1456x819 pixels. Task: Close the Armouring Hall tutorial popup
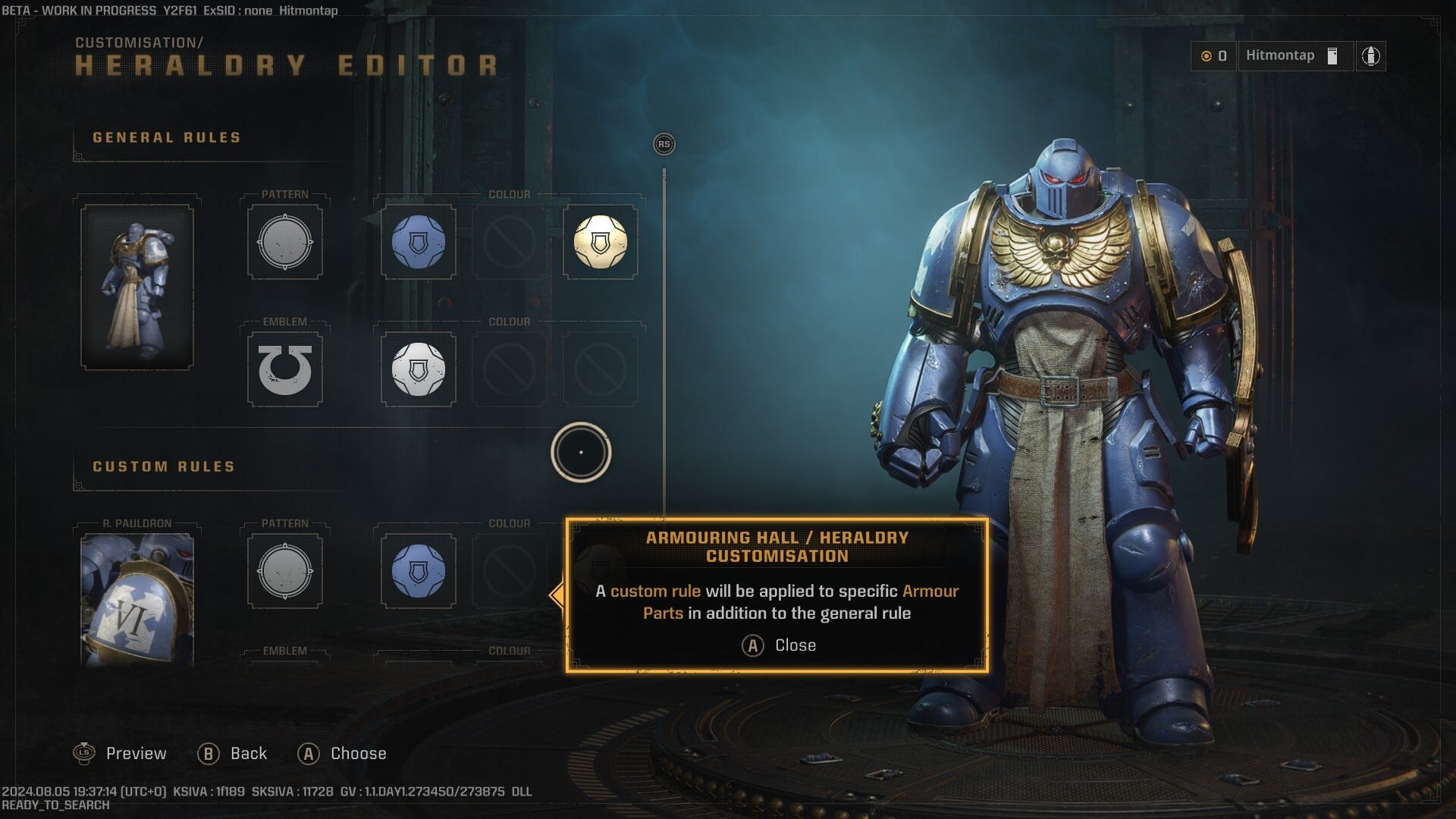(x=778, y=645)
